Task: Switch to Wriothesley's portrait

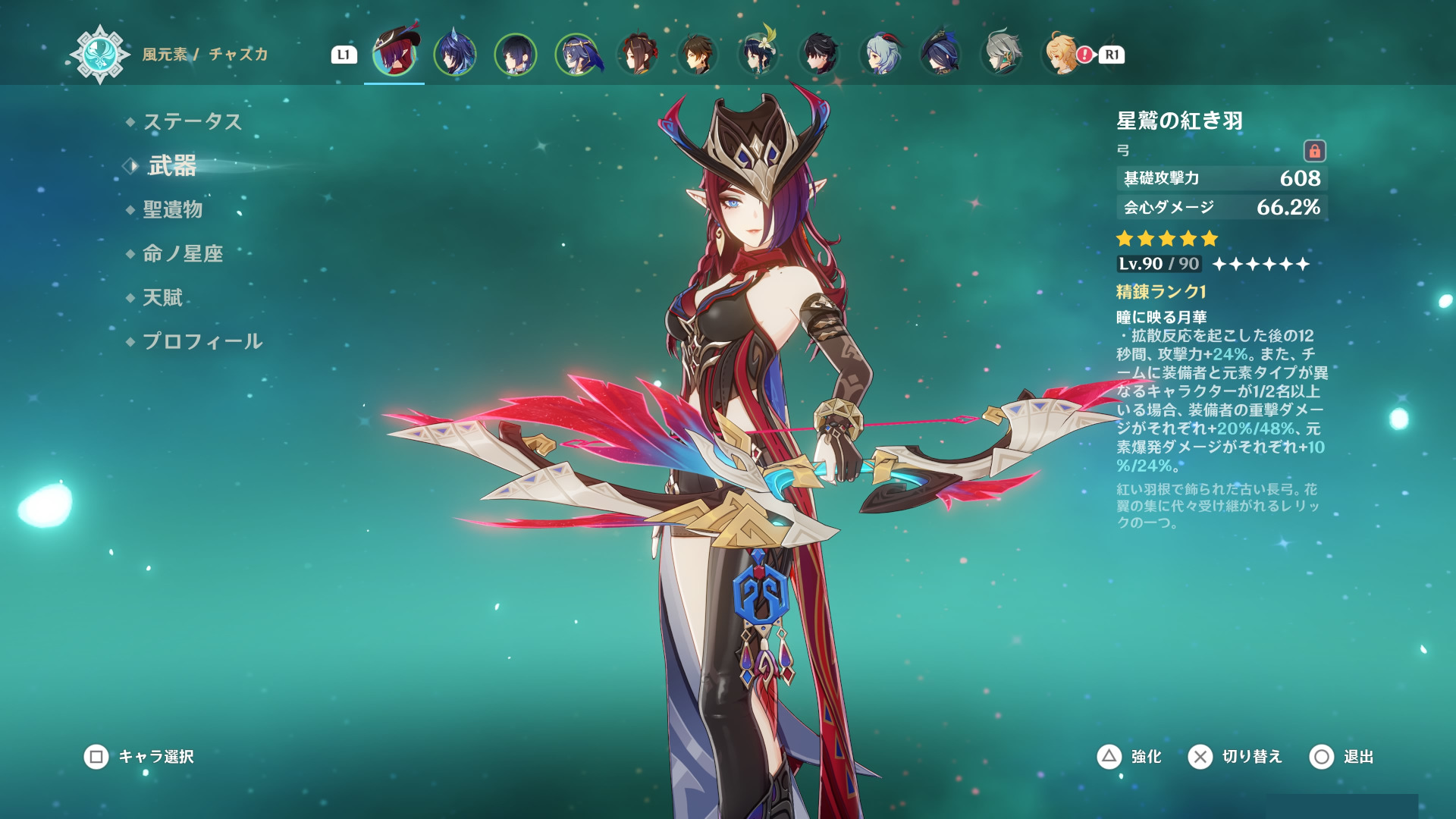Action: click(819, 55)
